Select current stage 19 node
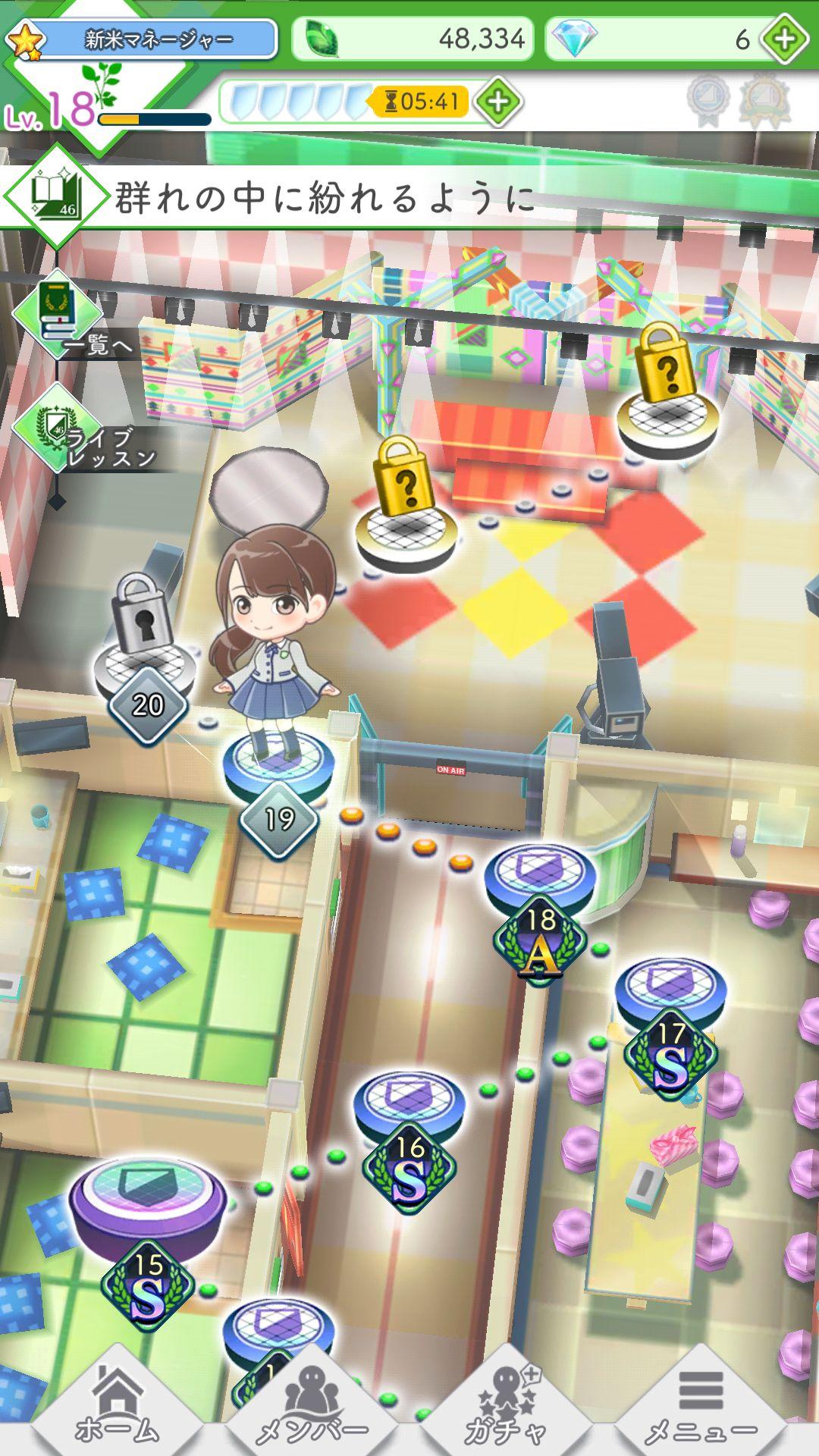 point(278,766)
